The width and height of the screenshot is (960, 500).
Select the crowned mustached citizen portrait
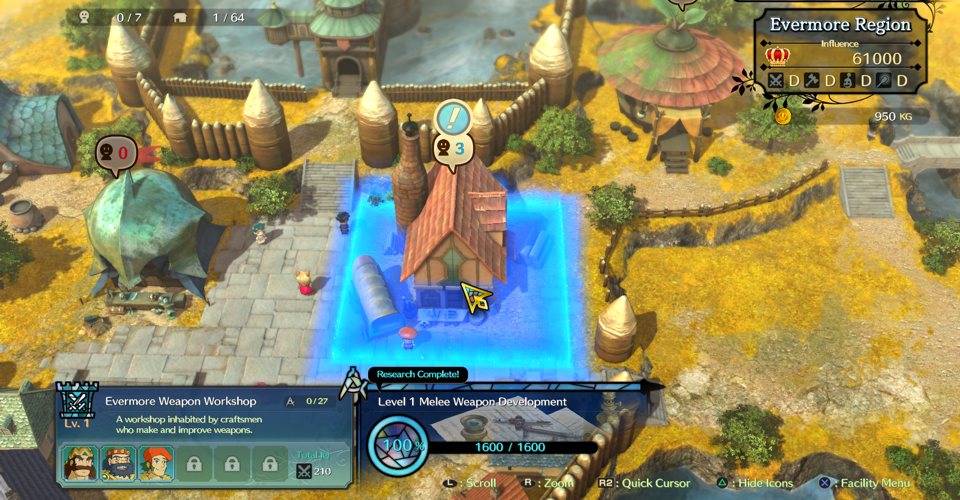click(x=81, y=463)
